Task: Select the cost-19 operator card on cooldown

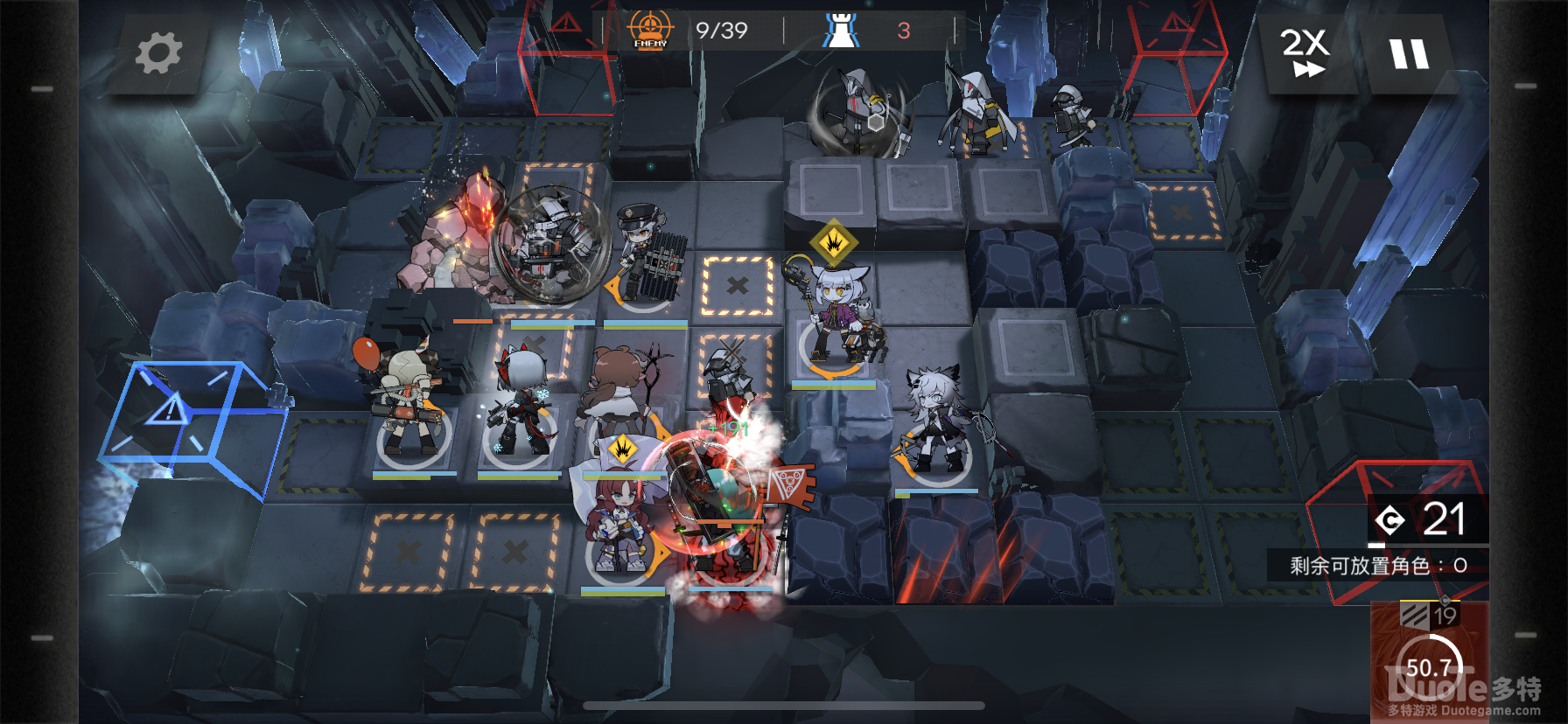Action: (1428, 660)
